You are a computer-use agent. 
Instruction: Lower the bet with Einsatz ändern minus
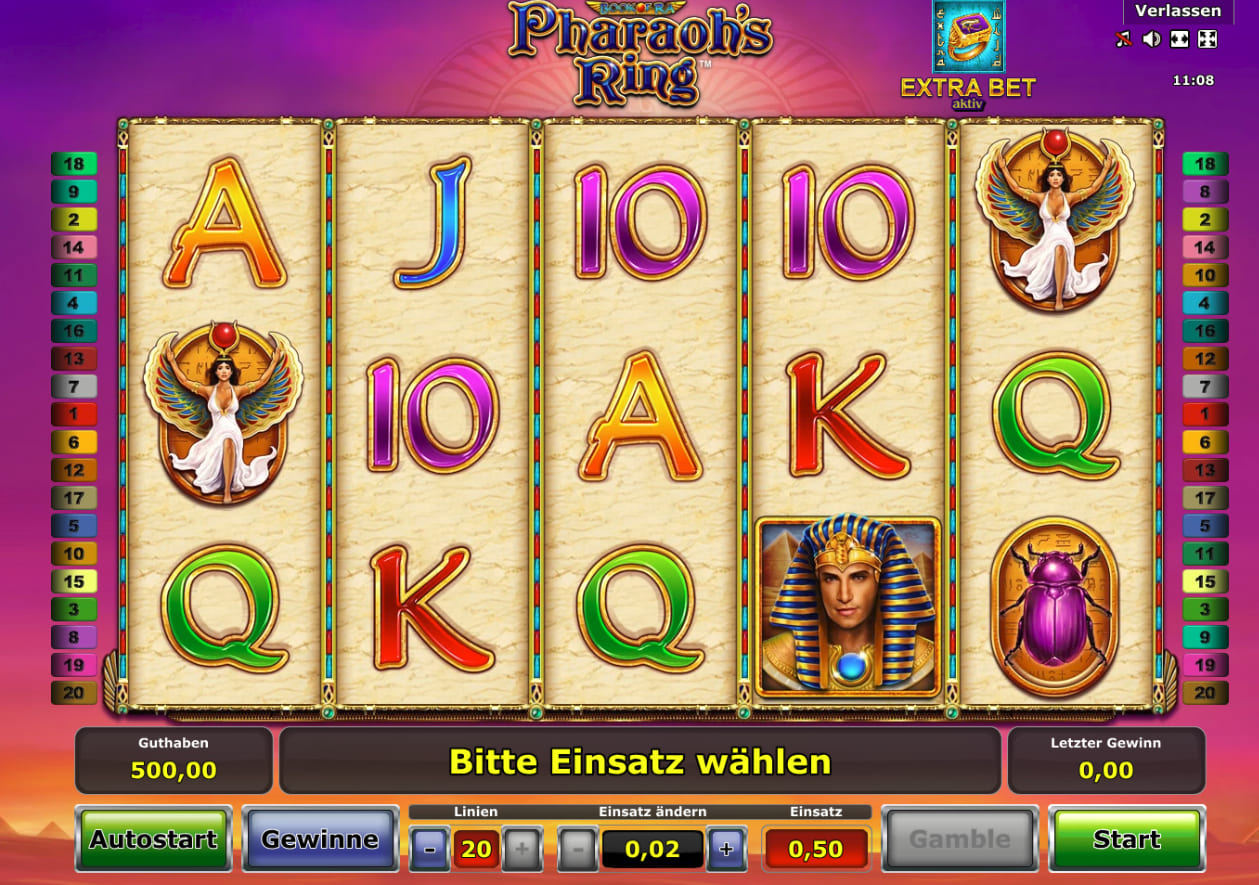click(578, 850)
